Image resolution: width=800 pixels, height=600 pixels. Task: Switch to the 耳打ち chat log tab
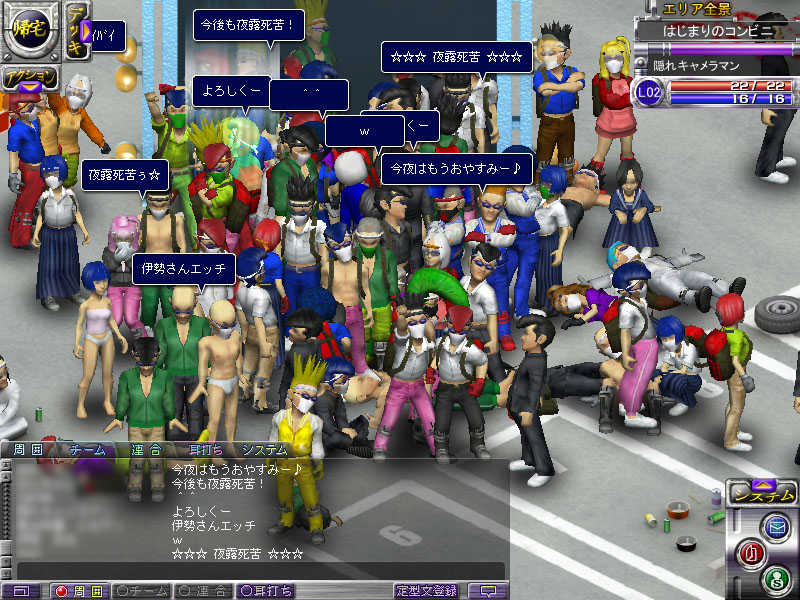pyautogui.click(x=207, y=450)
